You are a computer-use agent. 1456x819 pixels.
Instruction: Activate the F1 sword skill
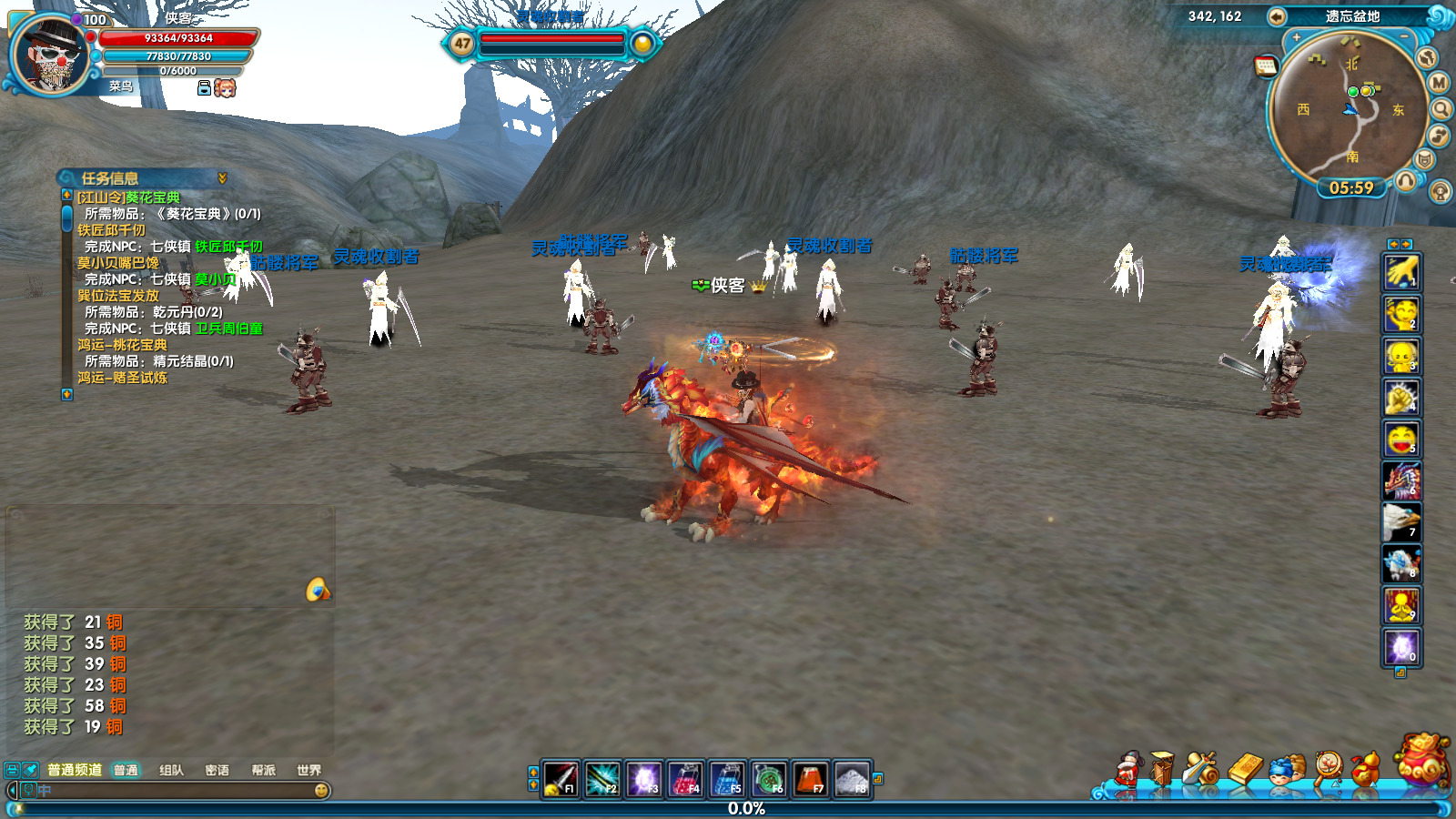pos(561,780)
